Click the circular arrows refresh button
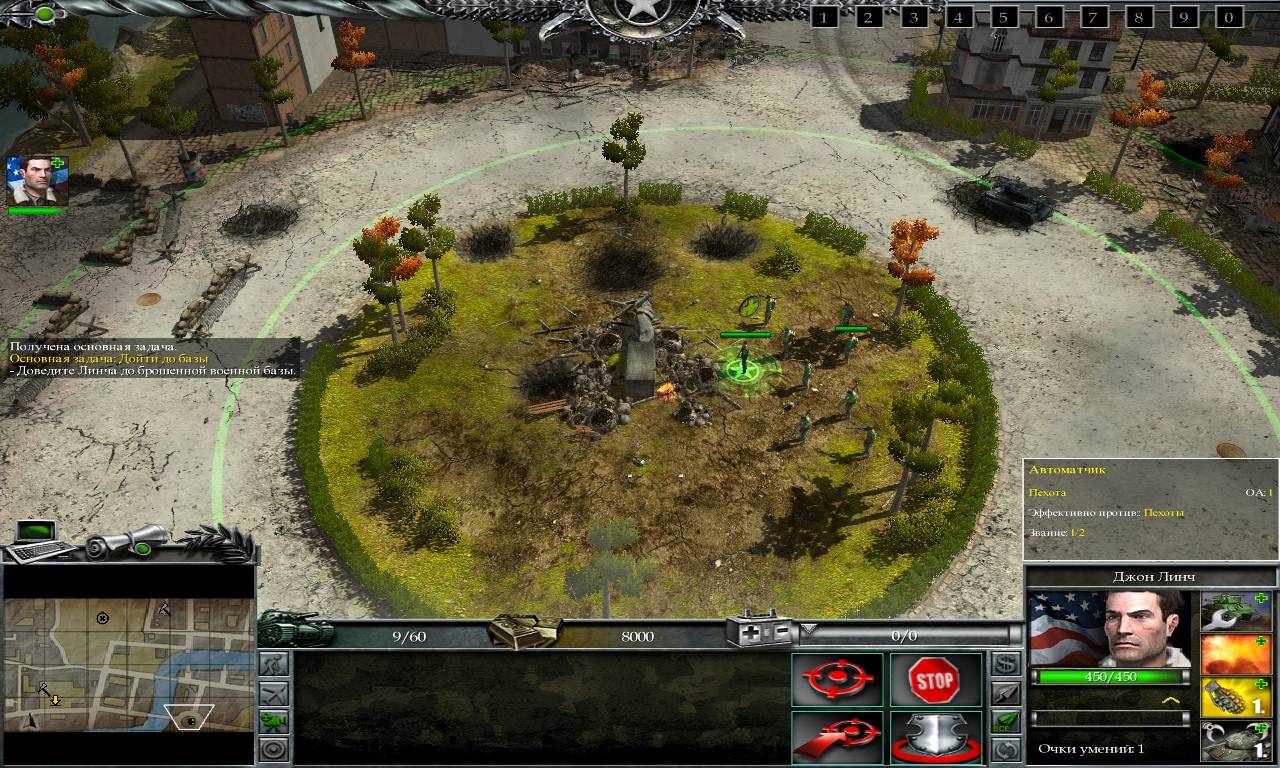This screenshot has height=768, width=1280. tap(1006, 748)
